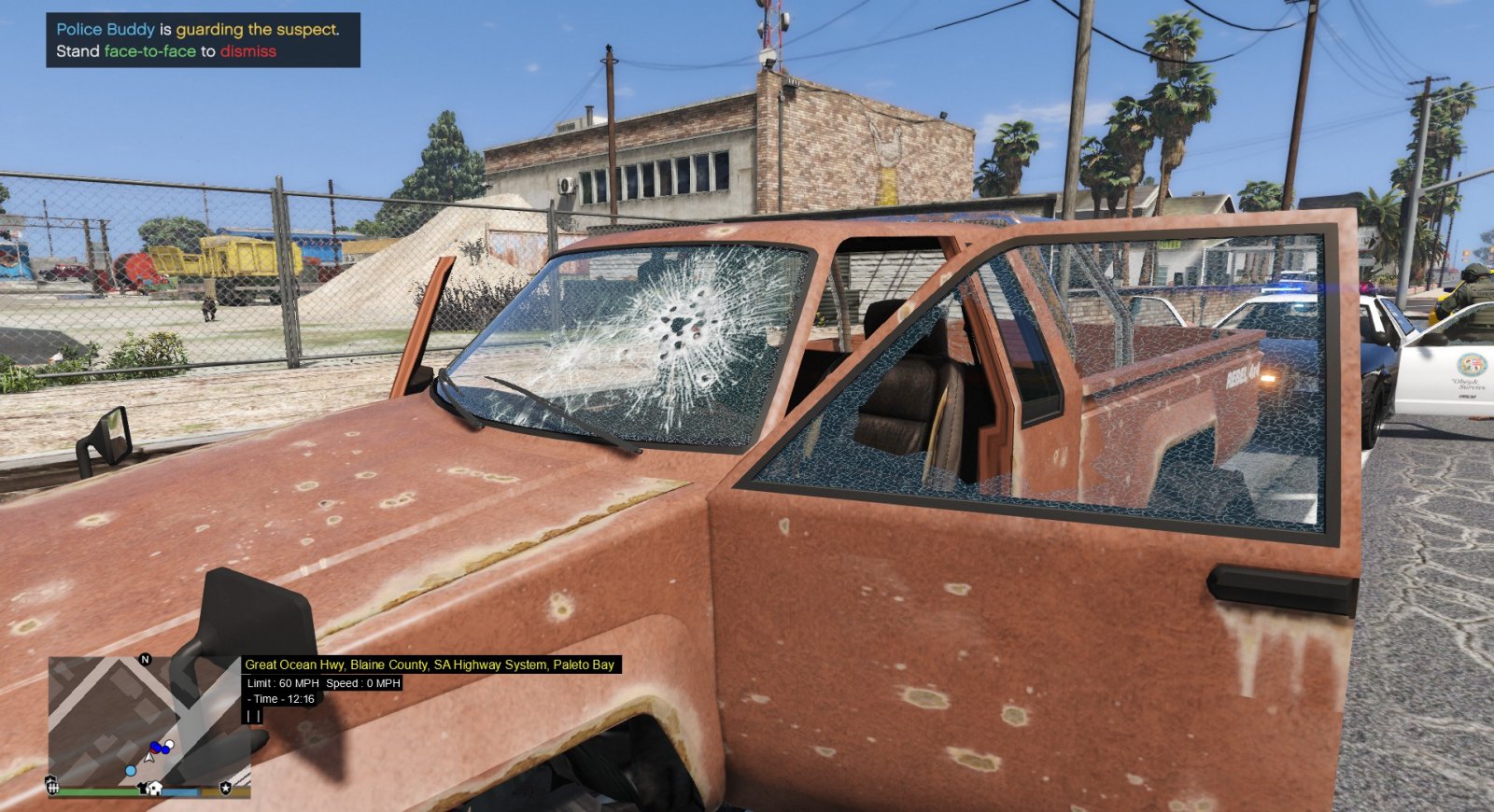Screen dimensions: 1494x812
Task: Click the North compass marker on minimap
Action: tap(145, 660)
